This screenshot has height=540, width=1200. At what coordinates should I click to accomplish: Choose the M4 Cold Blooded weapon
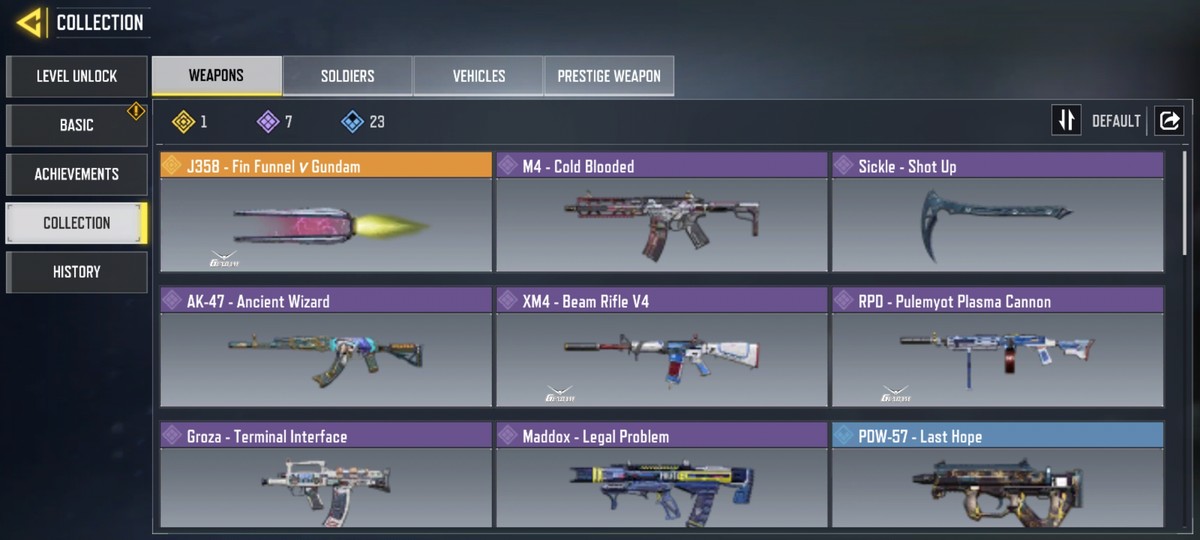tap(662, 212)
